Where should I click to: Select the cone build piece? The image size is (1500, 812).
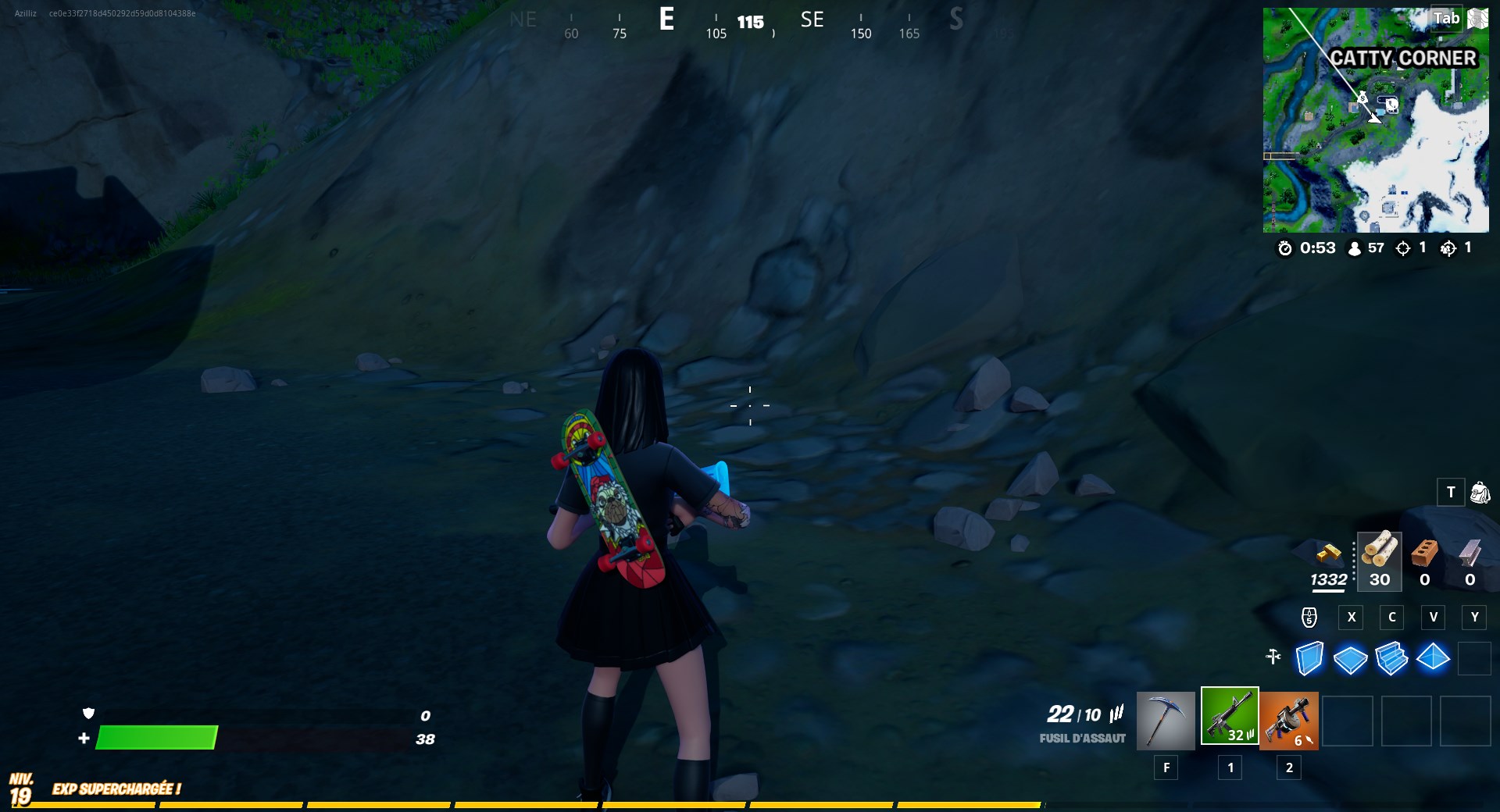click(1435, 660)
